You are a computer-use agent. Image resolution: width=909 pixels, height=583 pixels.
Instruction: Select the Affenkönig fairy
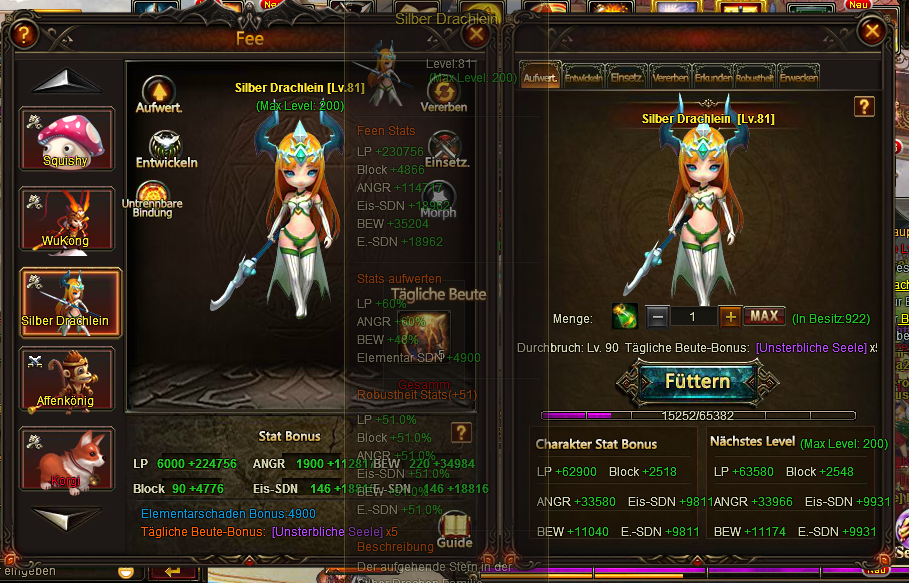click(x=68, y=379)
